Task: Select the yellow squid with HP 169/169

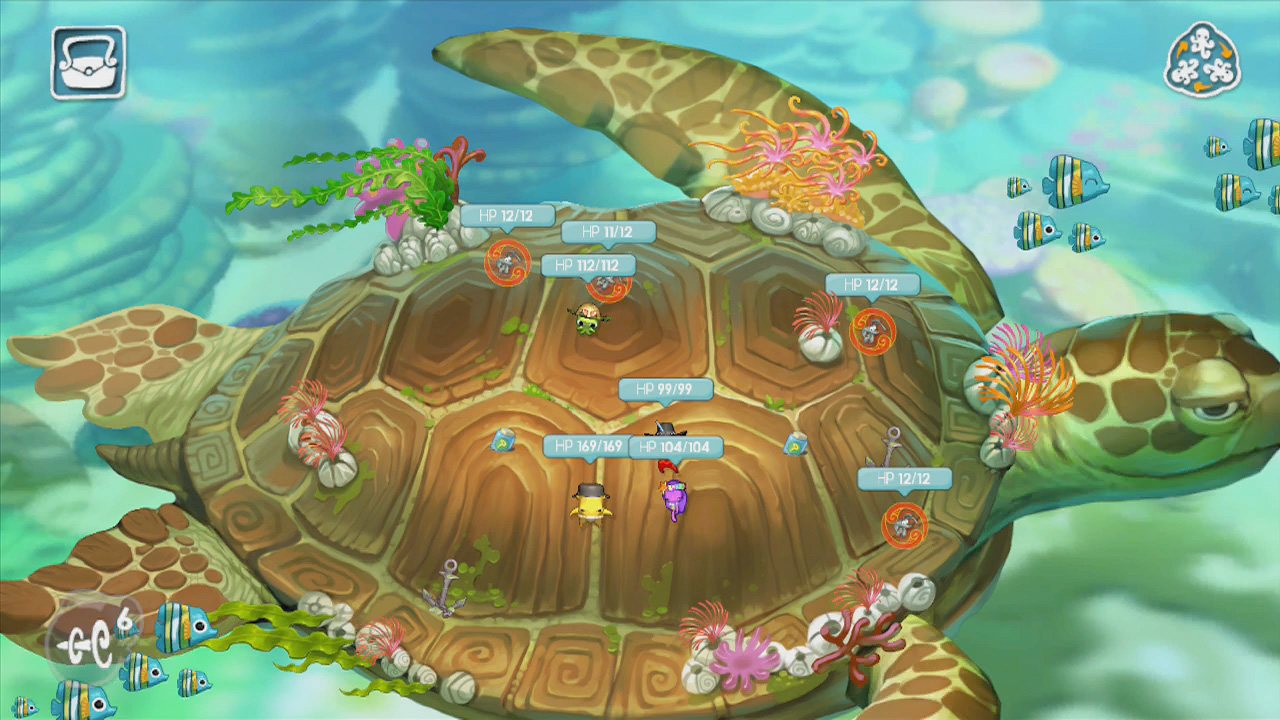Action: [590, 505]
